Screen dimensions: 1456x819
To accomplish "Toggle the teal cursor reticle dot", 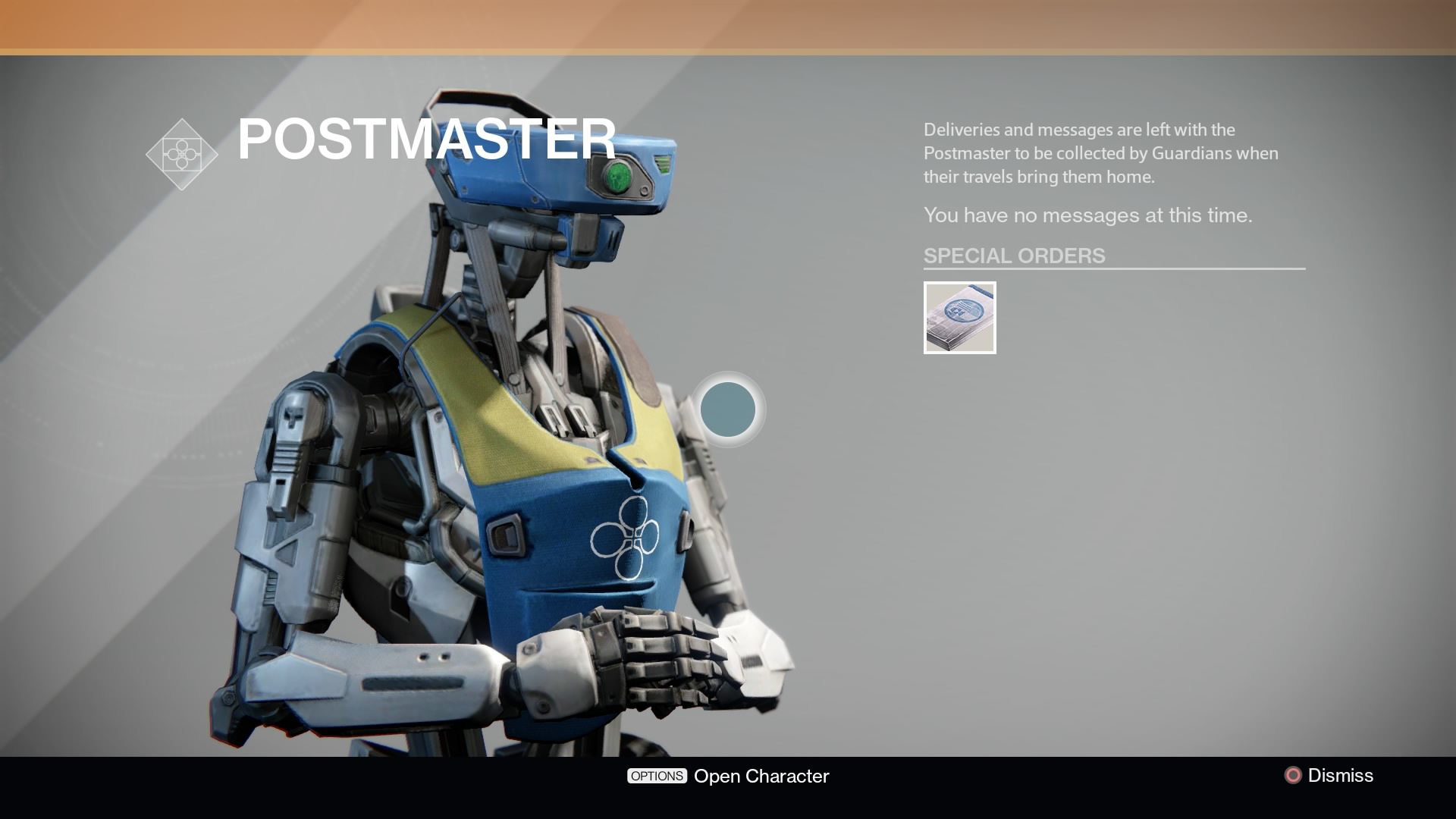I will [x=729, y=409].
